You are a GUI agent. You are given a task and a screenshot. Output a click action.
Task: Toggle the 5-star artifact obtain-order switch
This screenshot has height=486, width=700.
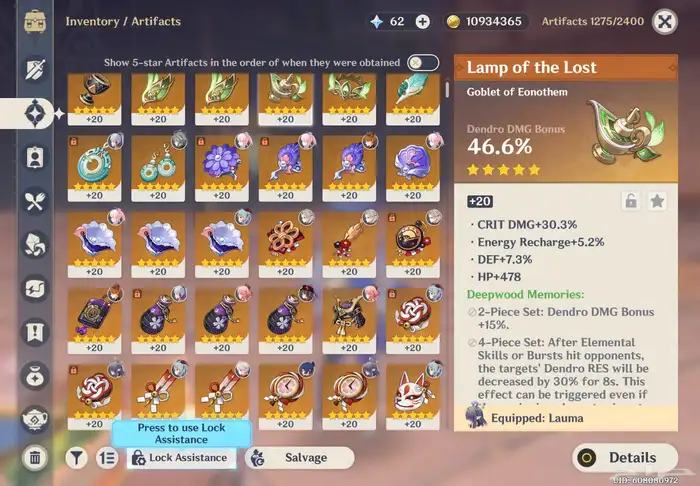[422, 62]
